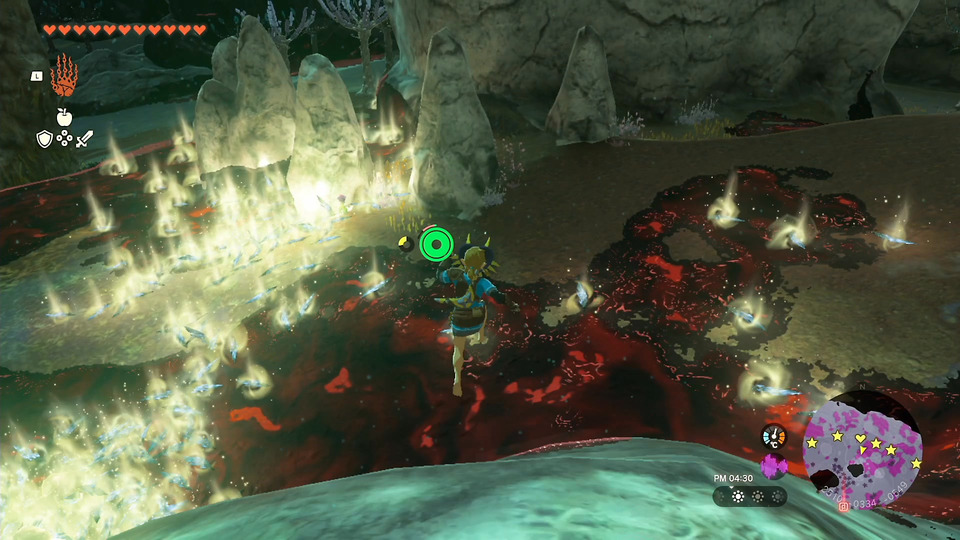This screenshot has height=540, width=960.
Task: Click the purple noise meter icon
Action: point(774,466)
